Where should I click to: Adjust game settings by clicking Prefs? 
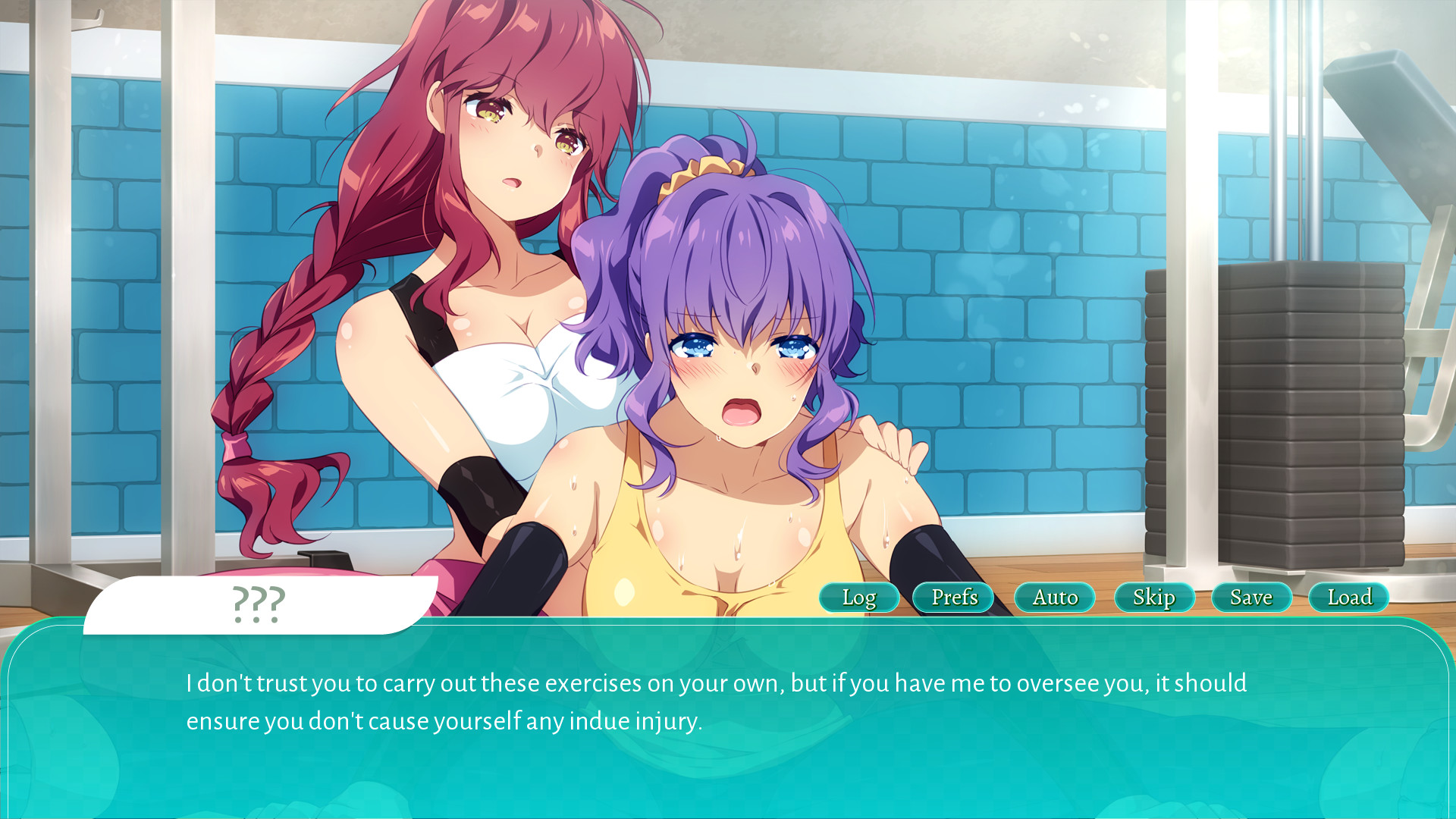(x=953, y=598)
